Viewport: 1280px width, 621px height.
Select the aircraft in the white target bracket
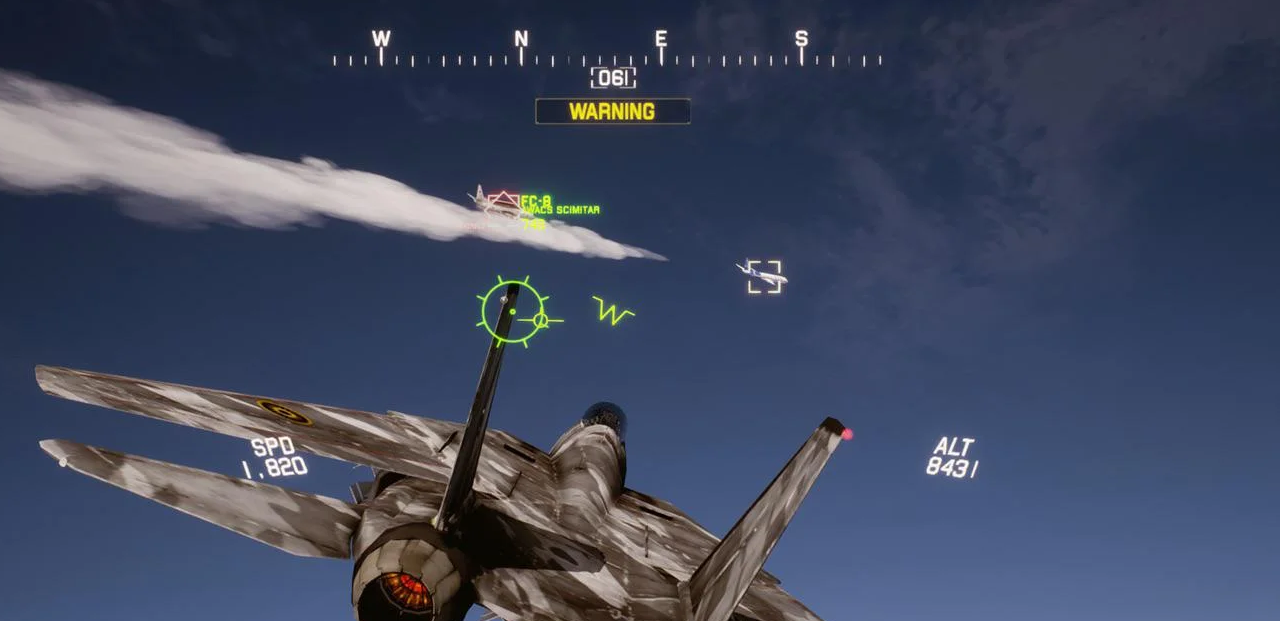click(764, 275)
